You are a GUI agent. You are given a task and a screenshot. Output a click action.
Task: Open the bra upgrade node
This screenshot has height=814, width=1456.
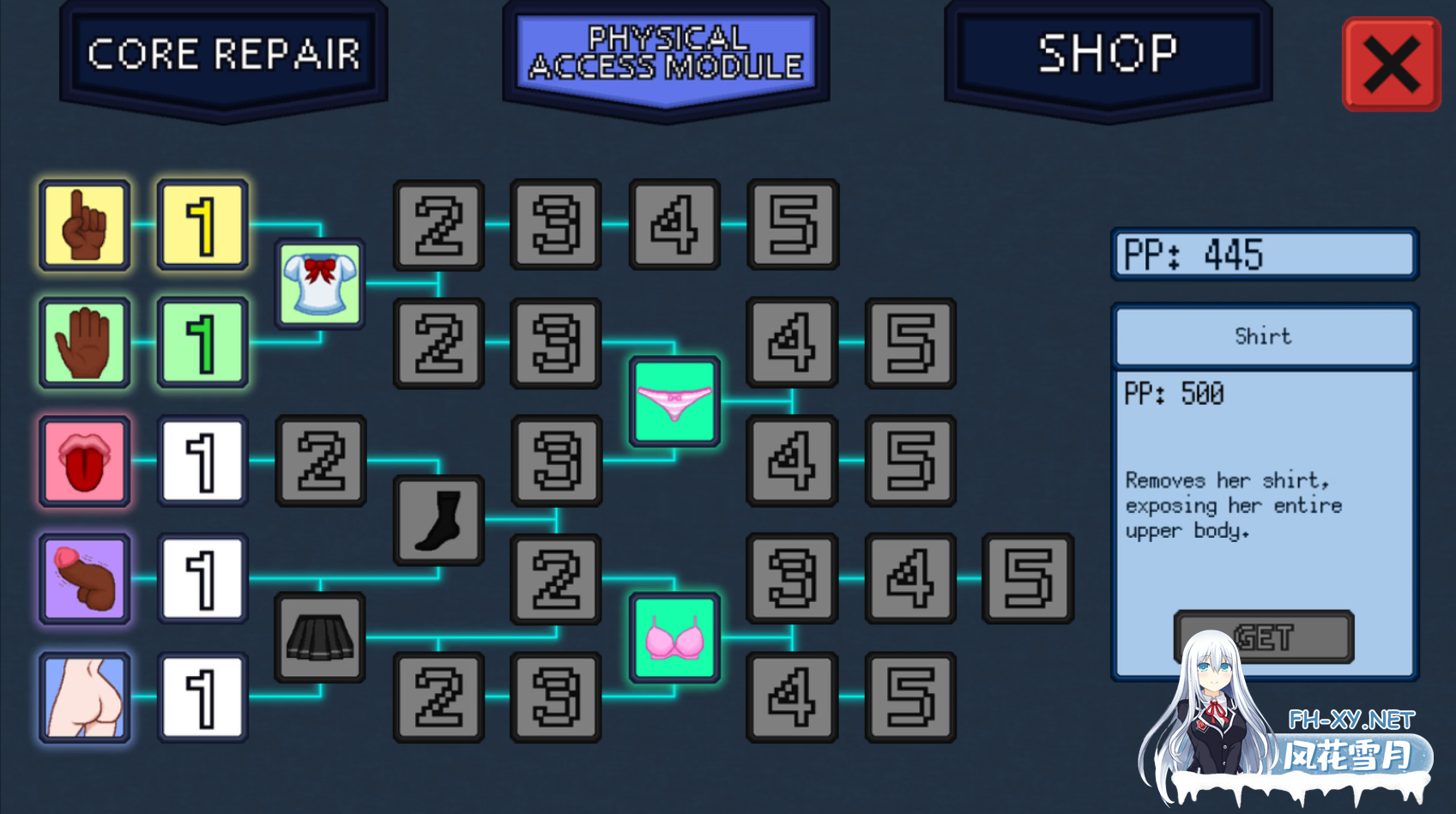click(674, 637)
